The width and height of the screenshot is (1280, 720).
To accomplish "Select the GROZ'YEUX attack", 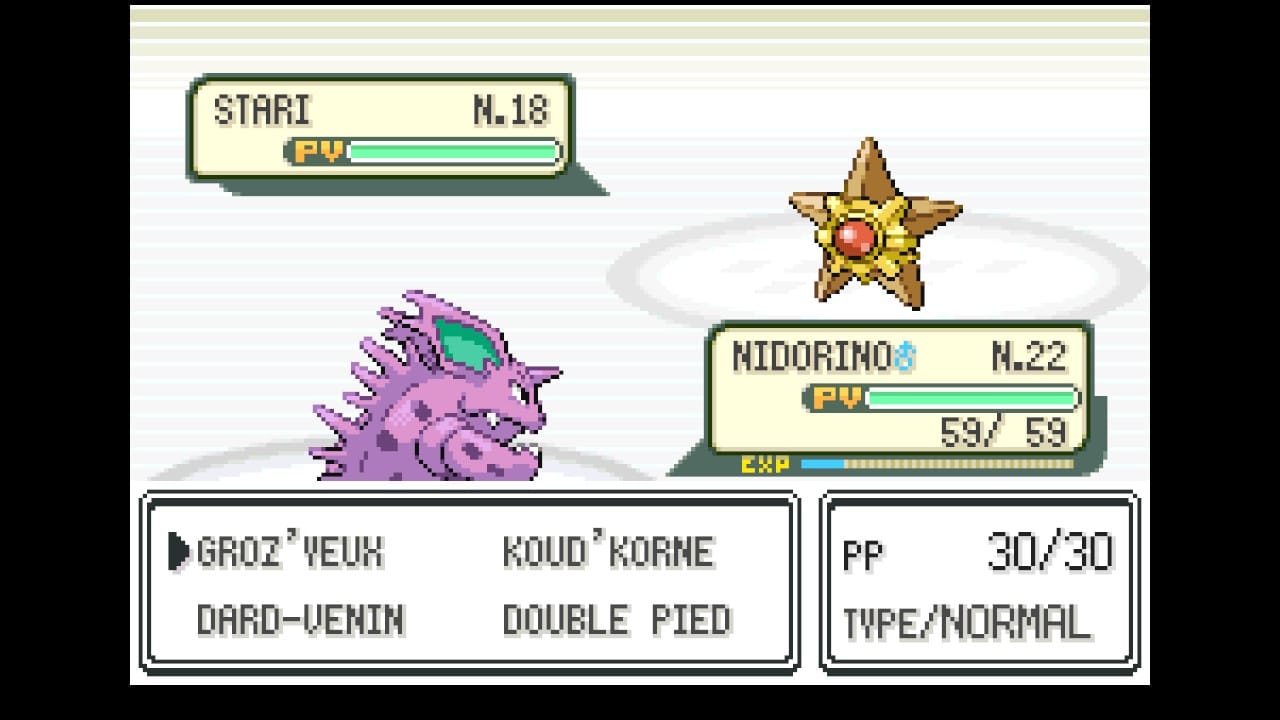I will coord(290,549).
